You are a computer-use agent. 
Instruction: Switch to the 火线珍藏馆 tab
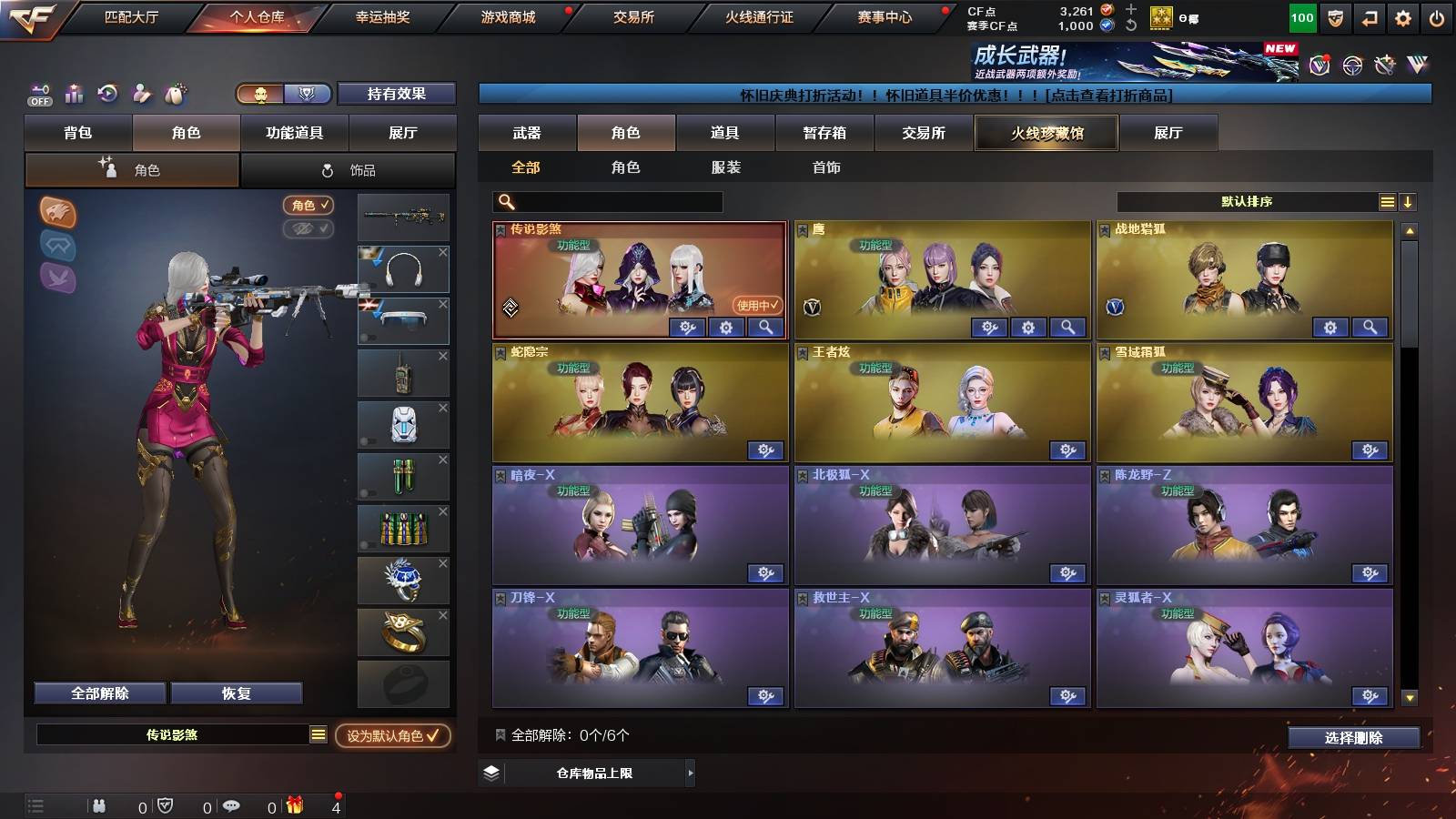tap(1046, 133)
